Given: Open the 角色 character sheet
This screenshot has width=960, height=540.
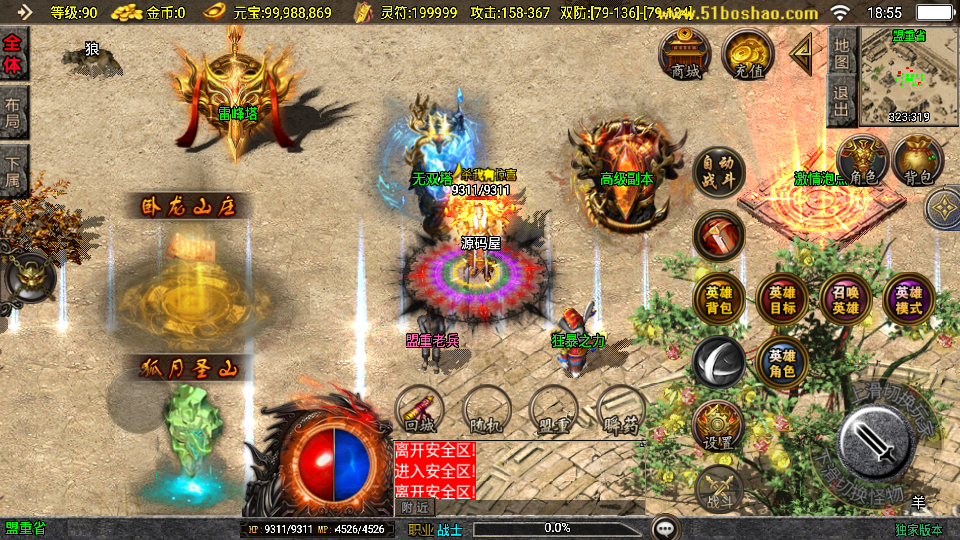Looking at the screenshot, I should tap(862, 160).
